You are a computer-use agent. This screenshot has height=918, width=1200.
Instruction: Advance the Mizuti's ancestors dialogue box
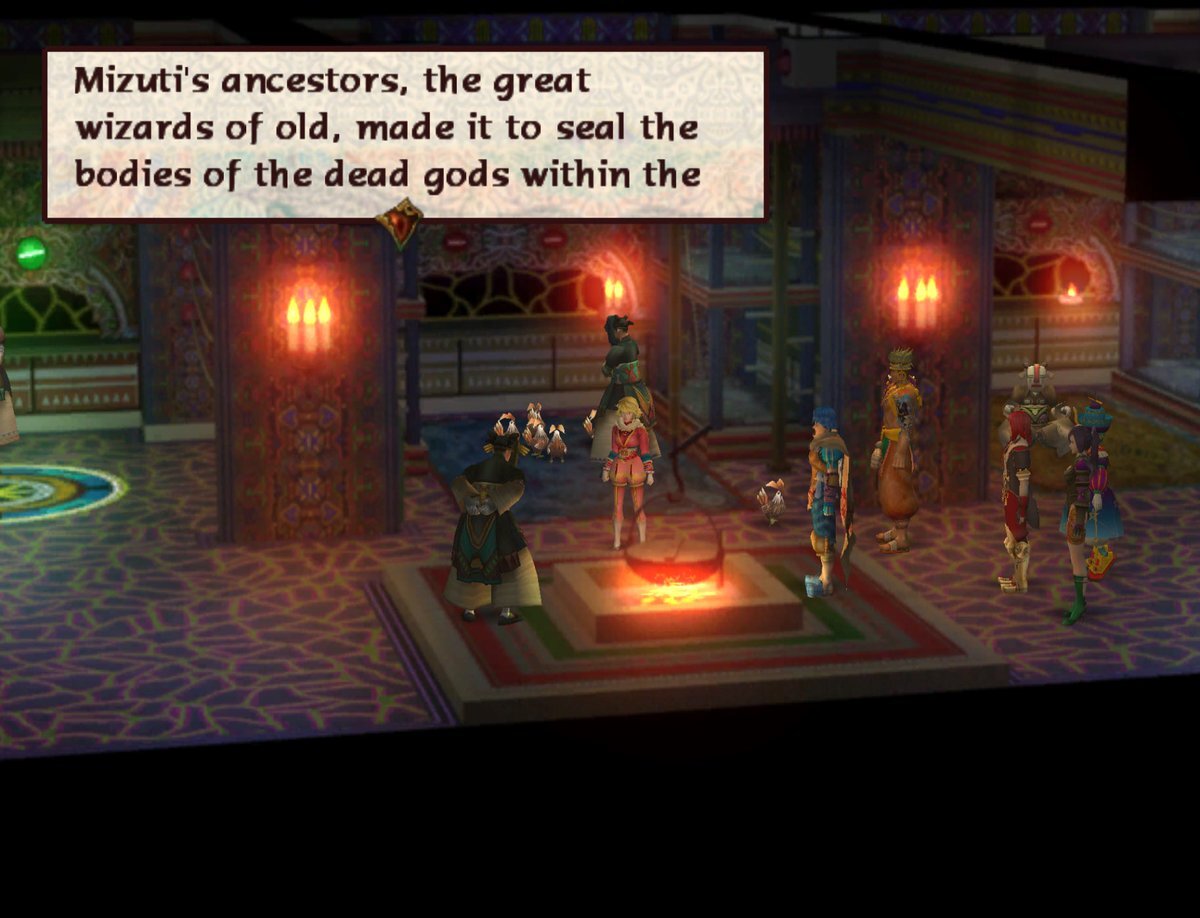(405, 132)
